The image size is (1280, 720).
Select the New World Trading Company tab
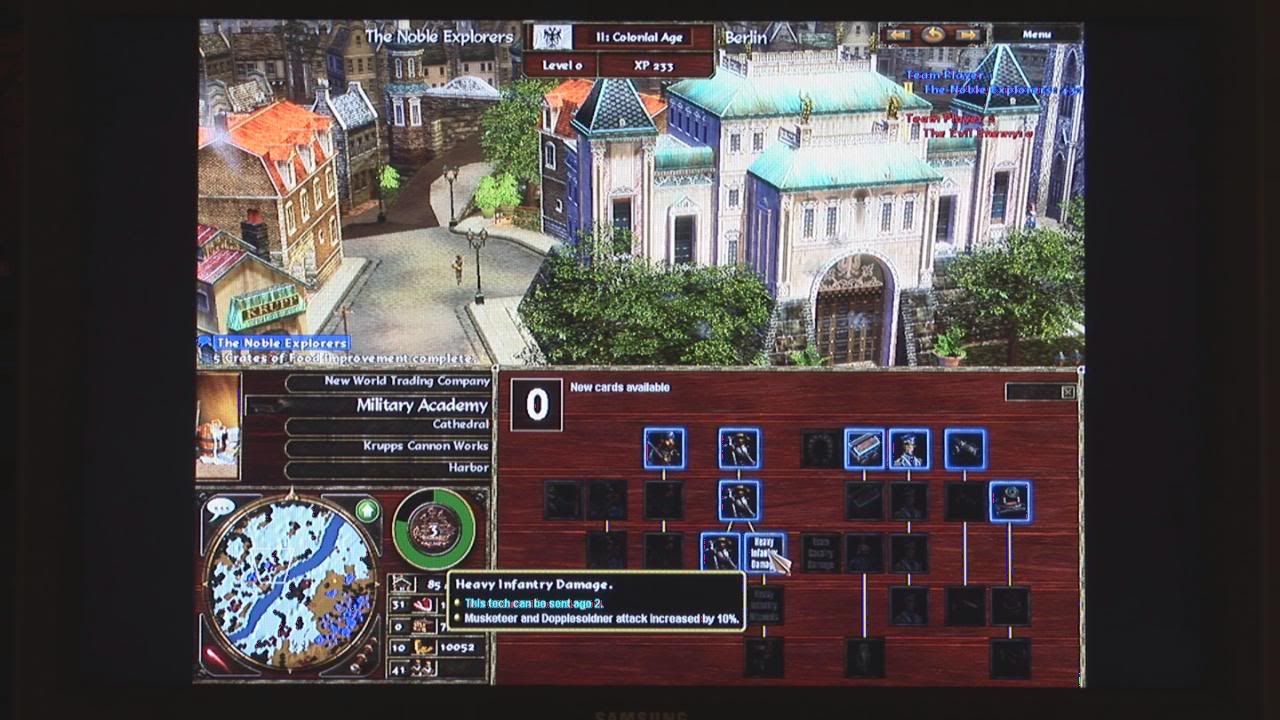[390, 381]
